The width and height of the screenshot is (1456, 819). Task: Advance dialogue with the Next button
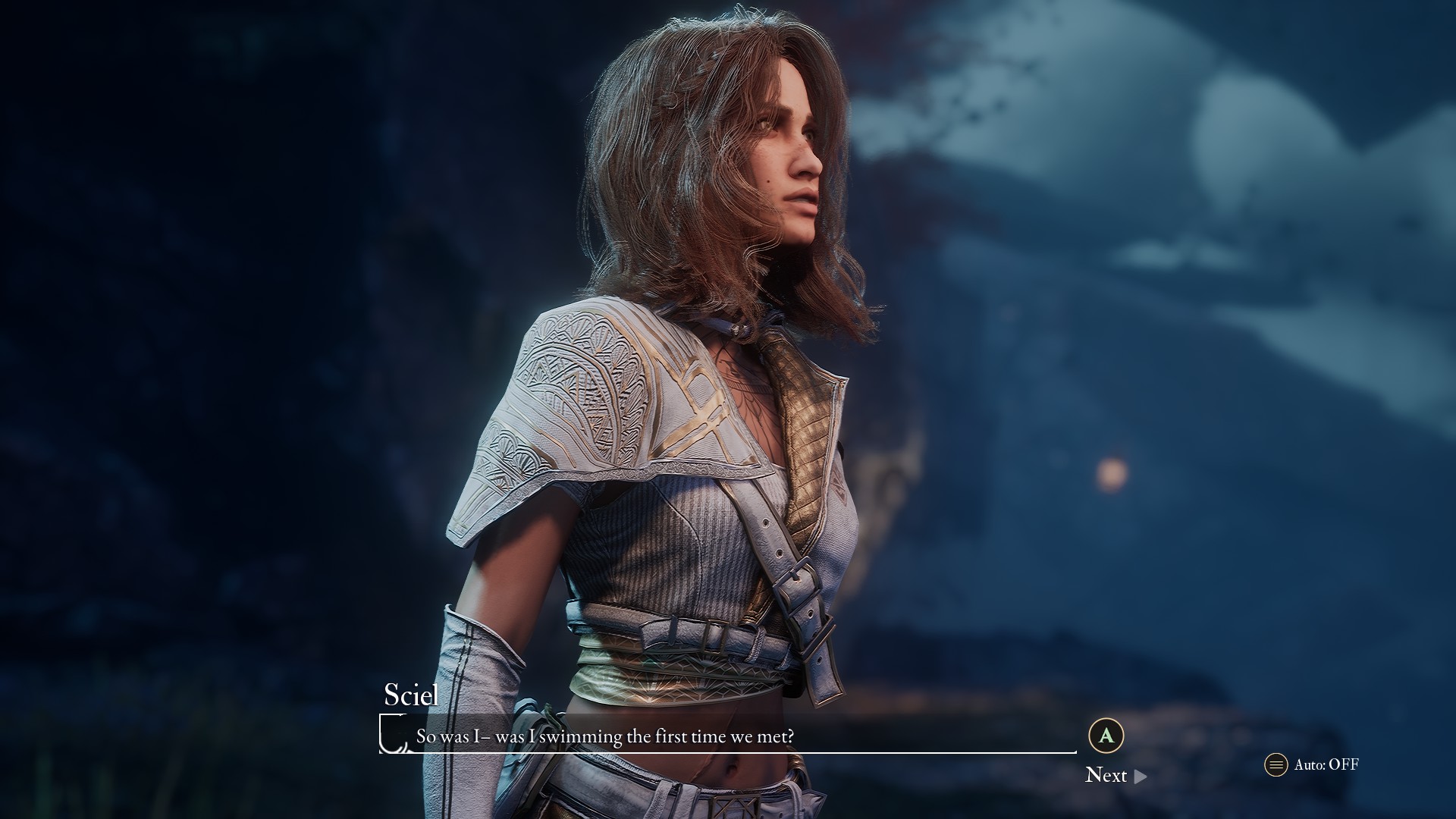(1115, 775)
